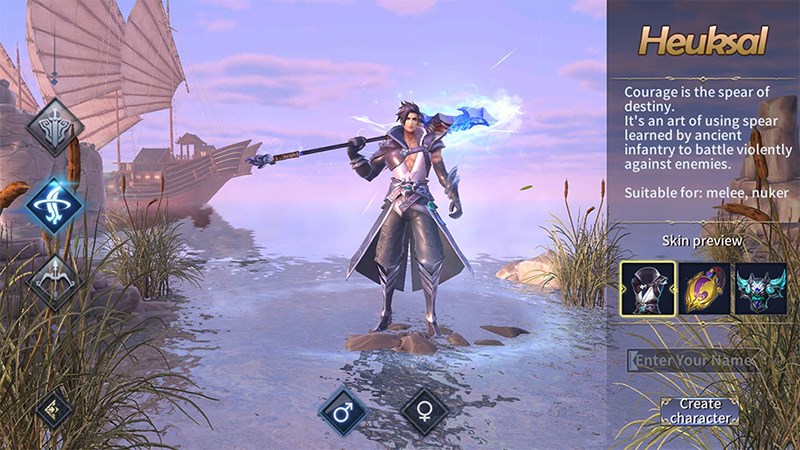
Task: Choose the glowing spear Heuksal class
Action: click(54, 204)
